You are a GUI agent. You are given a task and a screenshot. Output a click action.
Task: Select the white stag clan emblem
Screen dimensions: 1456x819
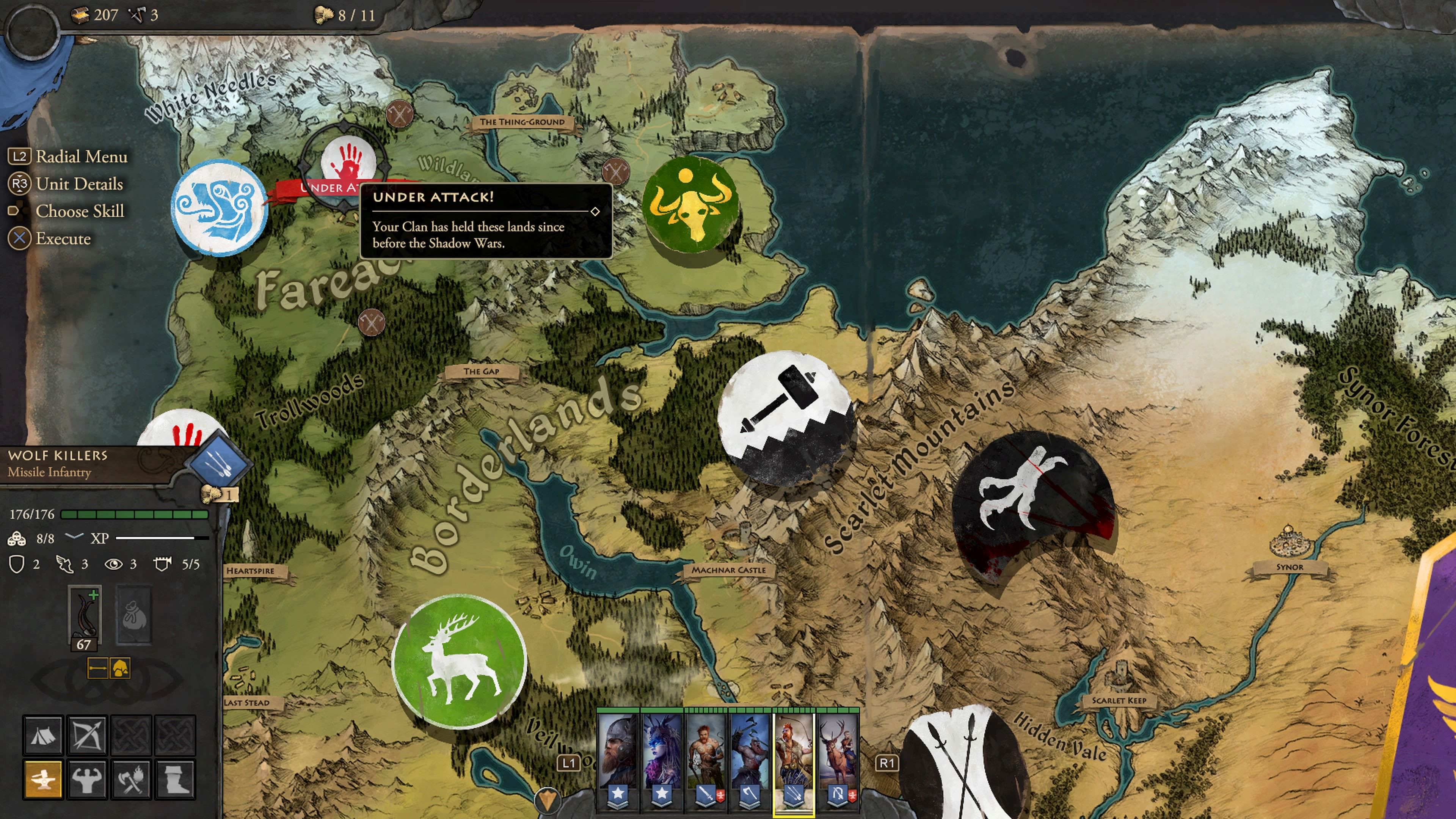459,661
